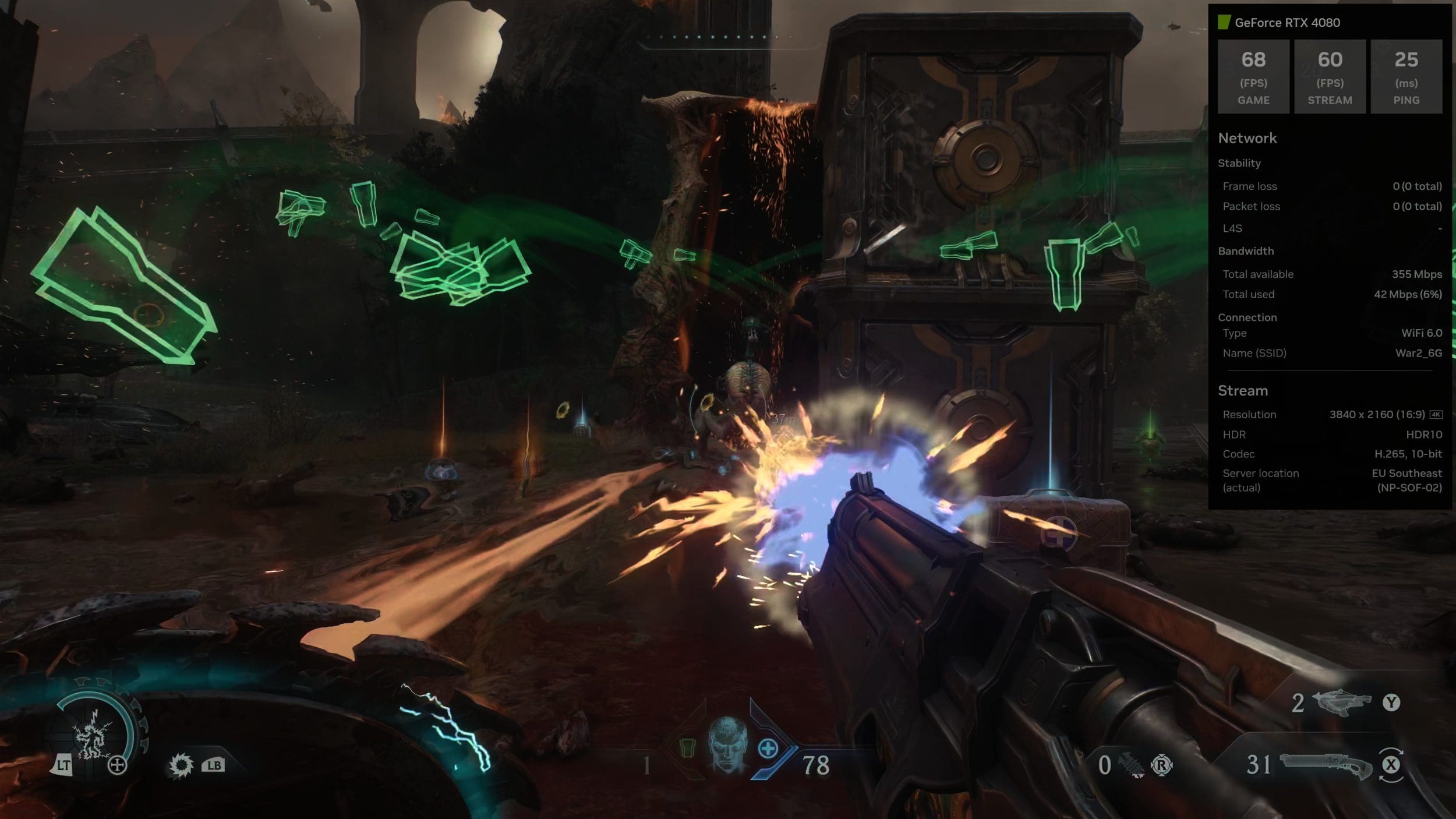Select the blue health cross icon
Image resolution: width=1456 pixels, height=819 pixels.
pos(768,748)
